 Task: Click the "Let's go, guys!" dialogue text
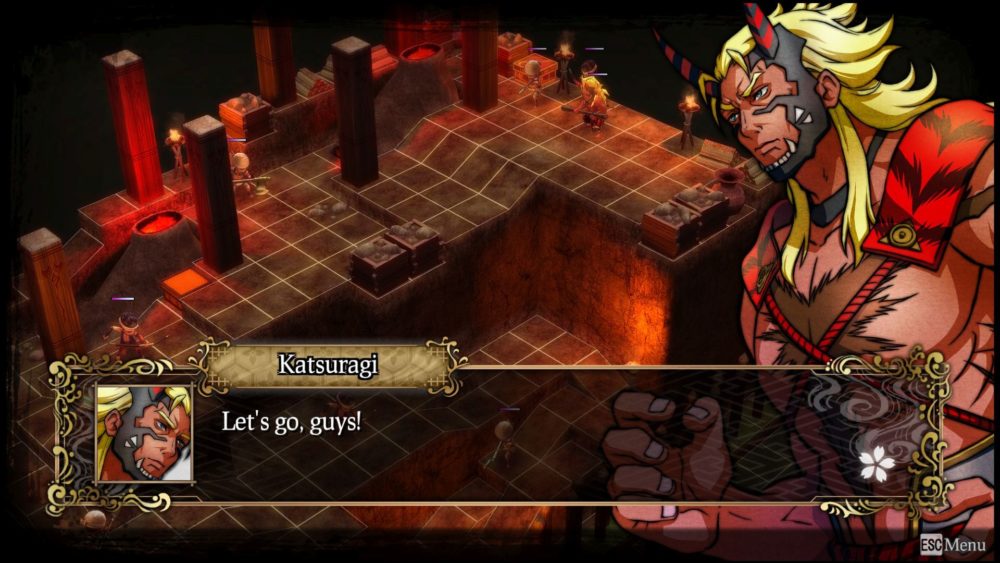(x=291, y=421)
